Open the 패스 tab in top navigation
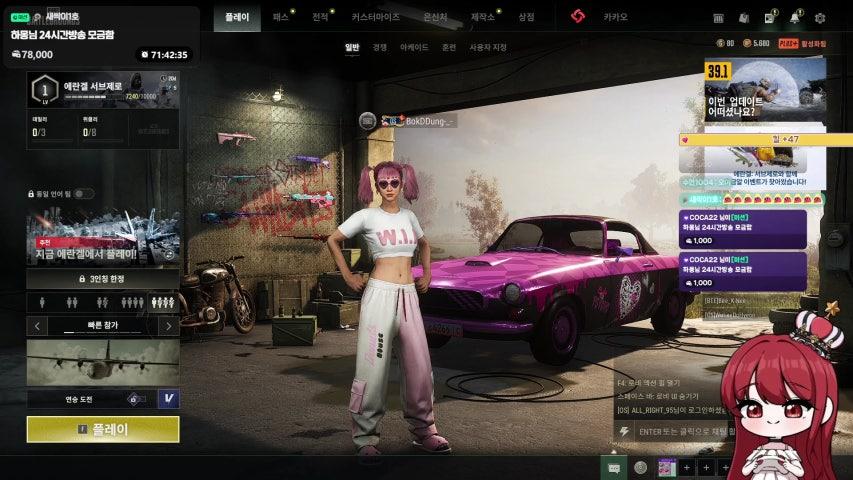 281,17
